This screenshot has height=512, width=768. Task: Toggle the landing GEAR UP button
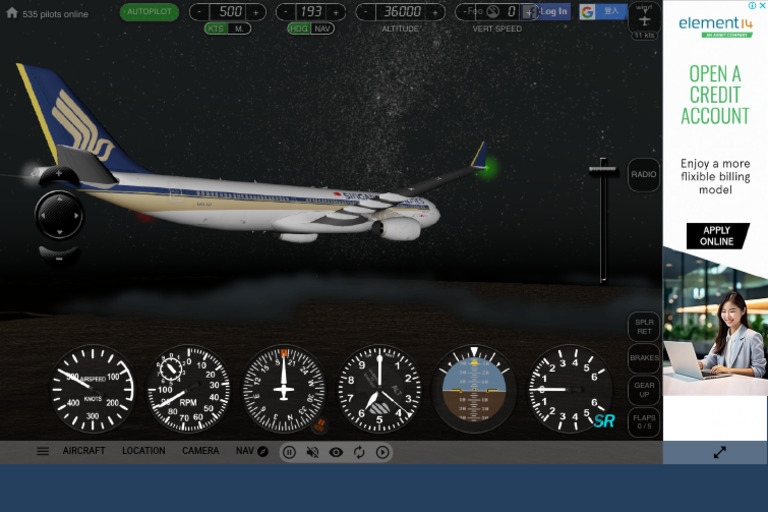click(x=643, y=389)
